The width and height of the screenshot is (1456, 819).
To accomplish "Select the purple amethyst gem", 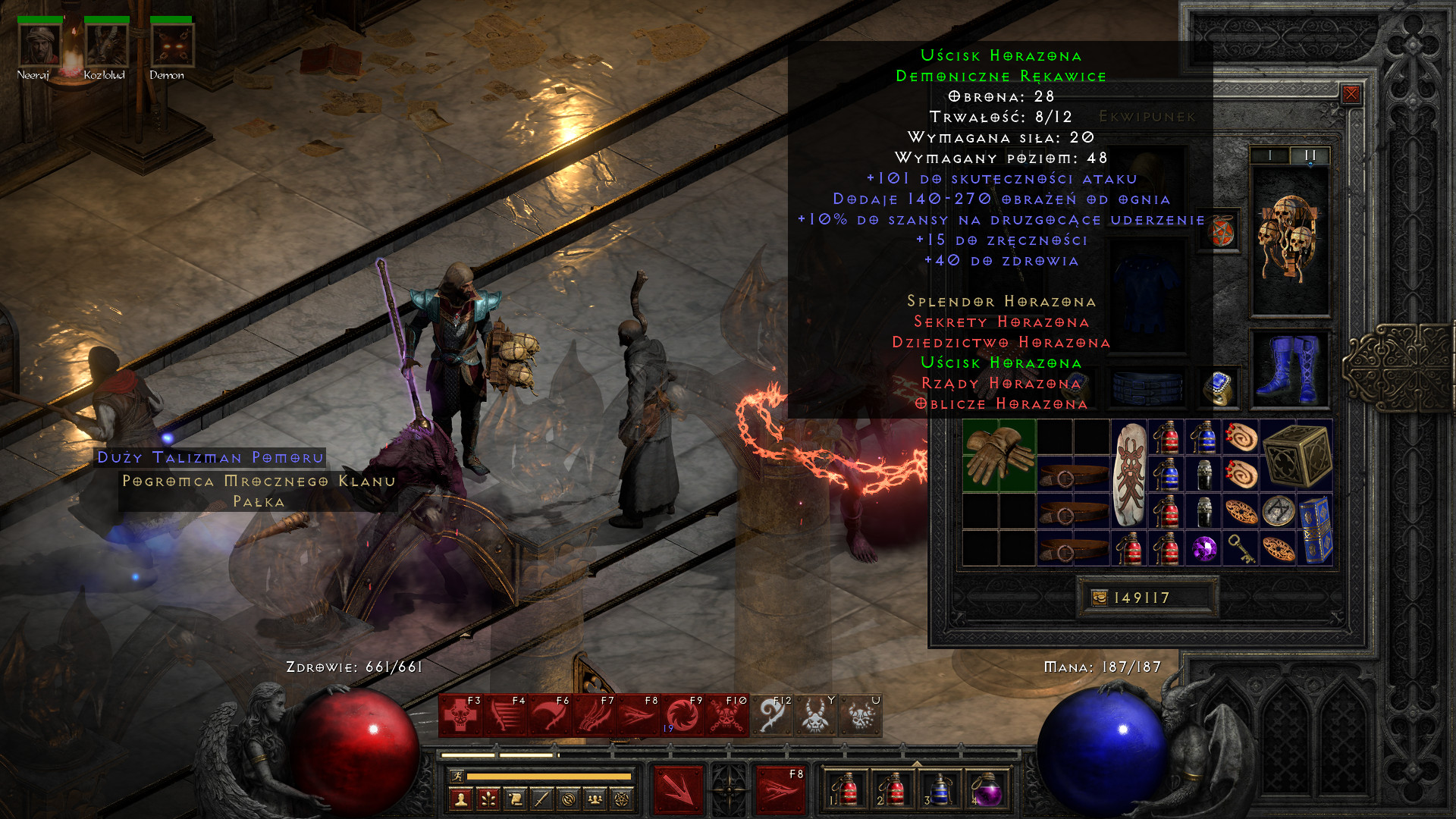I will coord(1203,549).
